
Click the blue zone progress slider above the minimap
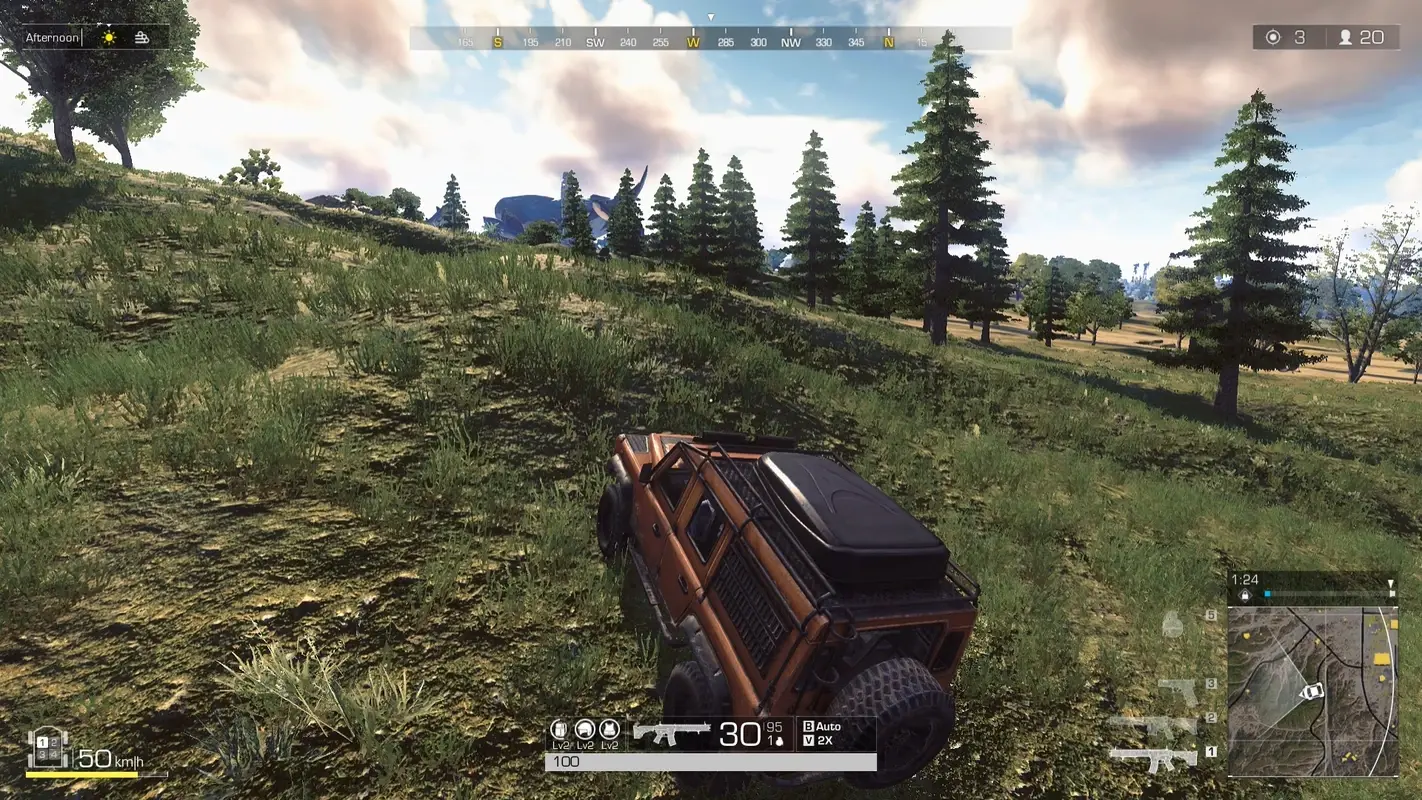pos(1270,593)
